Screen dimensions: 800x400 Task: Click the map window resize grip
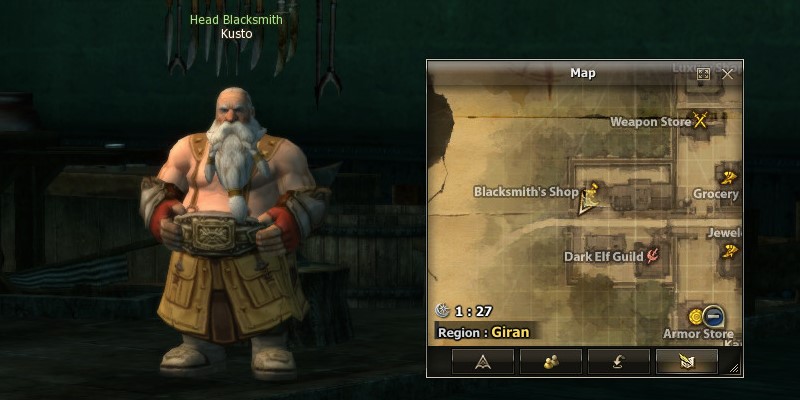click(736, 370)
